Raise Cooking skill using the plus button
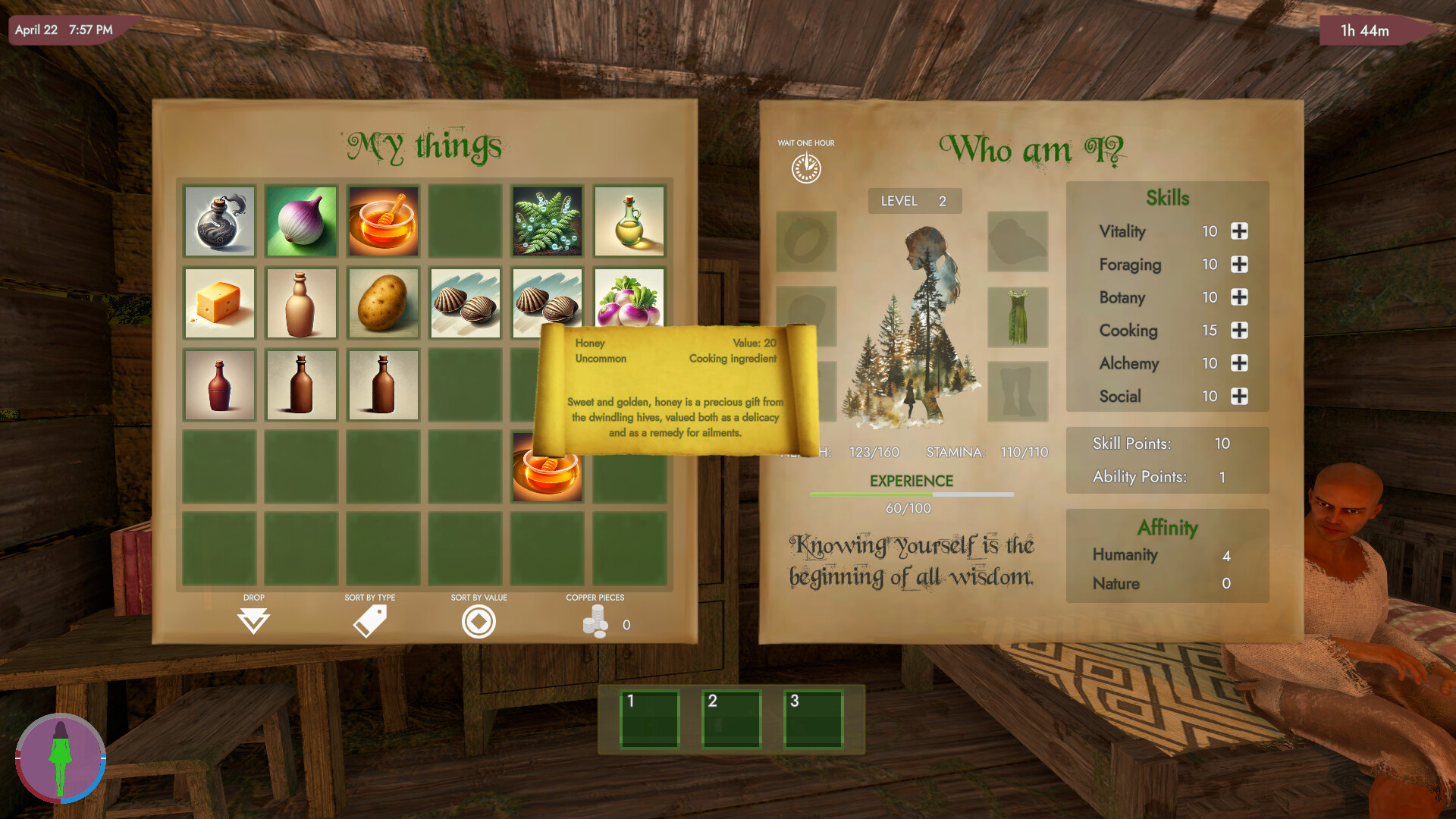 [x=1239, y=331]
